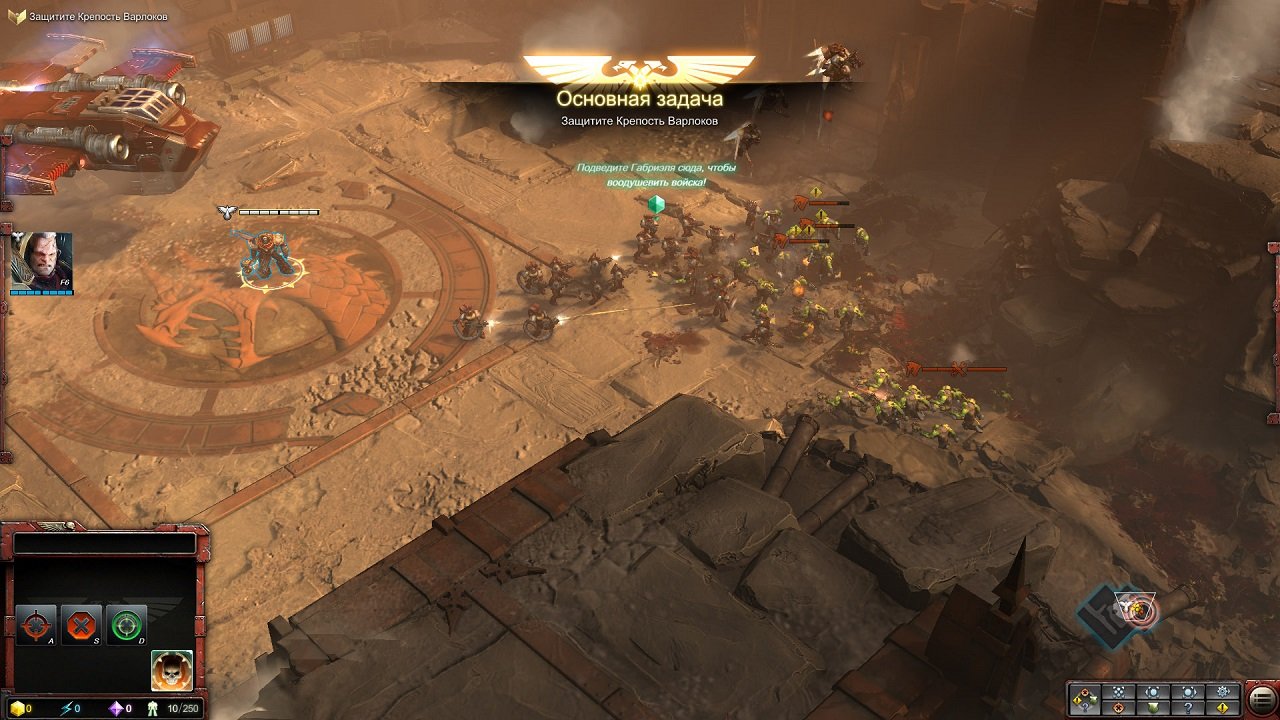Image resolution: width=1280 pixels, height=720 pixels.
Task: Click the red Stop command icon (S)
Action: coord(81,625)
